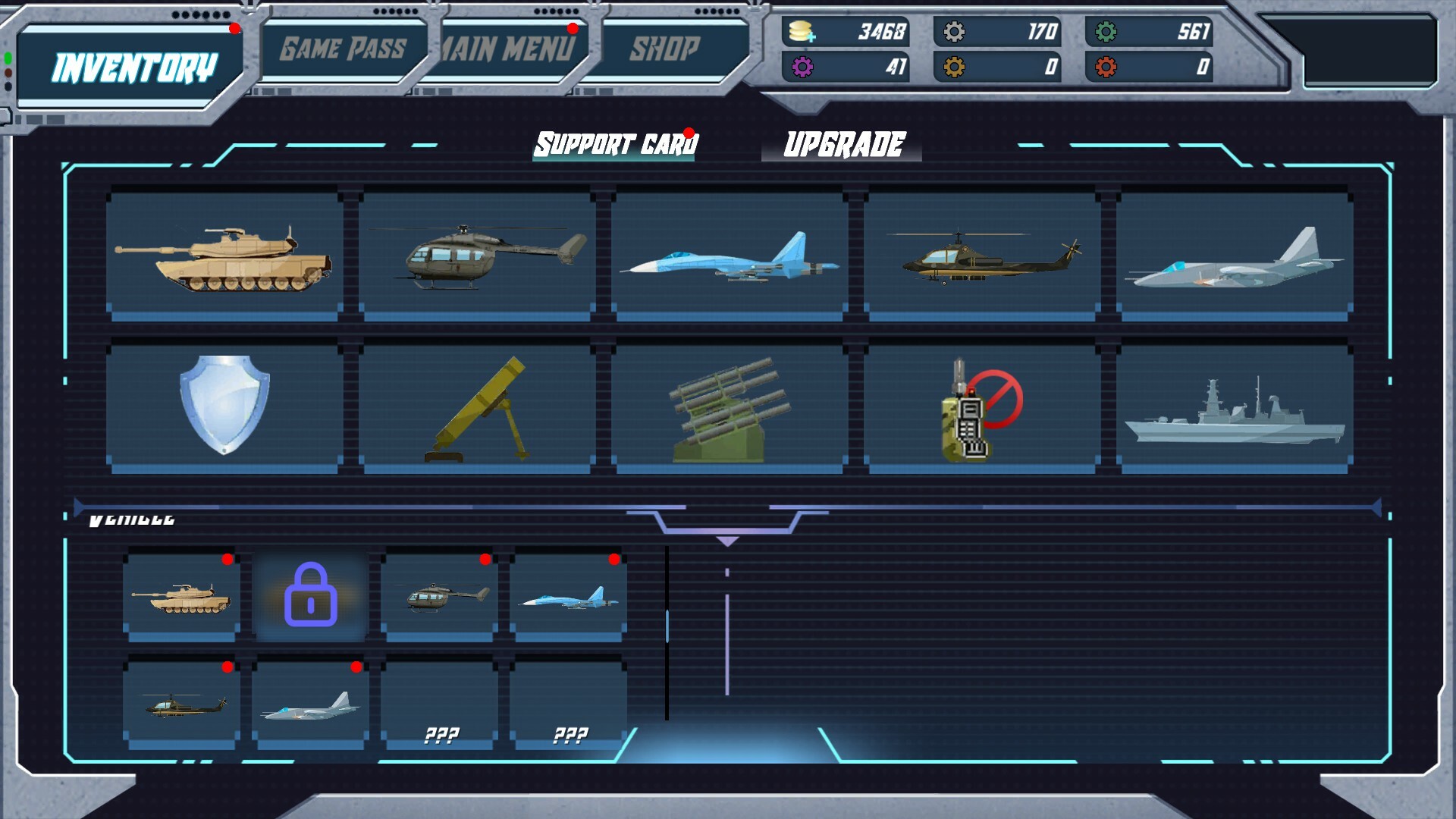Open the shield defense card
Image resolution: width=1456 pixels, height=819 pixels.
pyautogui.click(x=225, y=407)
